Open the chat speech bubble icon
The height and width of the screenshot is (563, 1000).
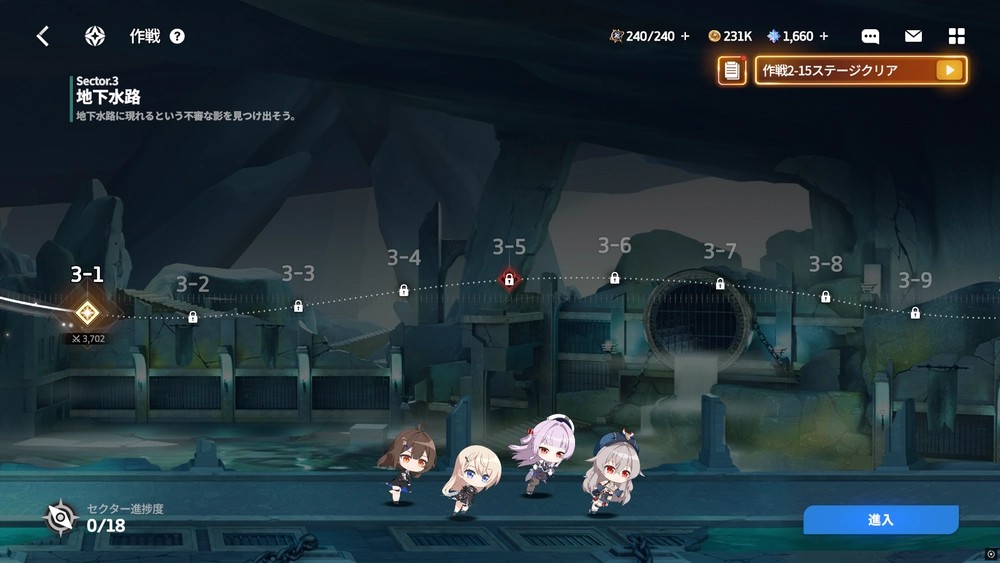click(870, 37)
